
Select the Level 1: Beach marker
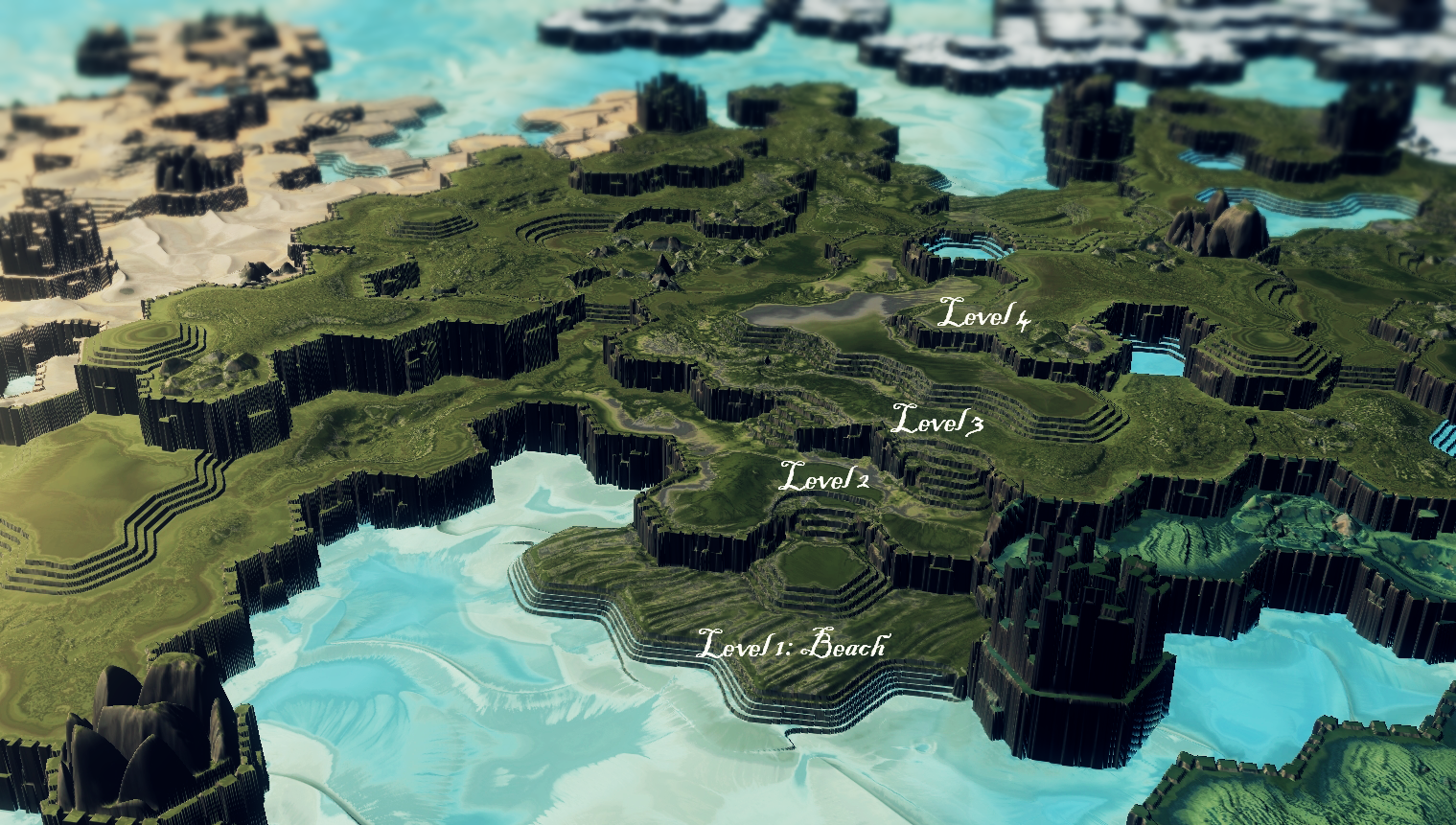791,644
